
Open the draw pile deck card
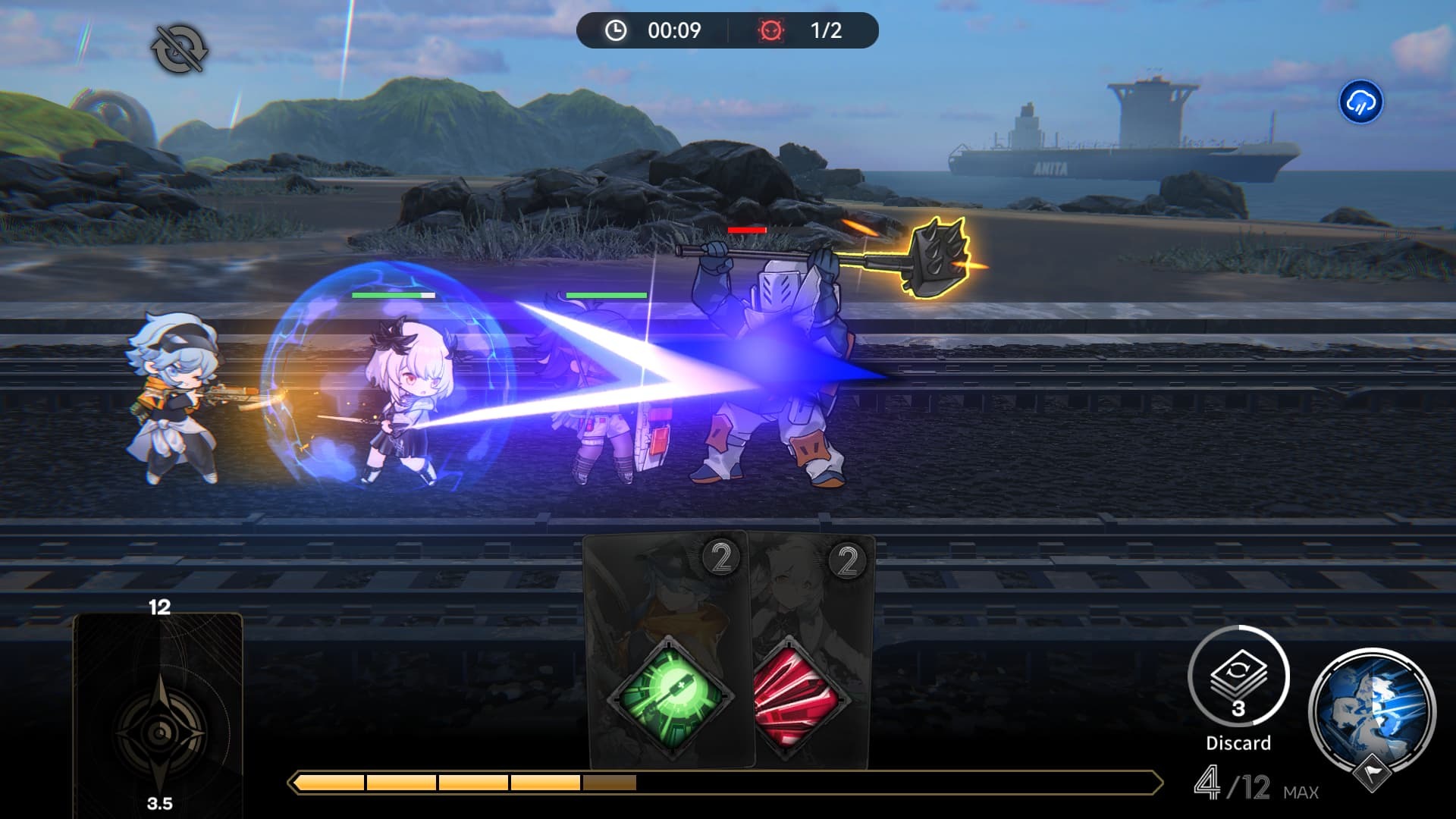[x=158, y=713]
